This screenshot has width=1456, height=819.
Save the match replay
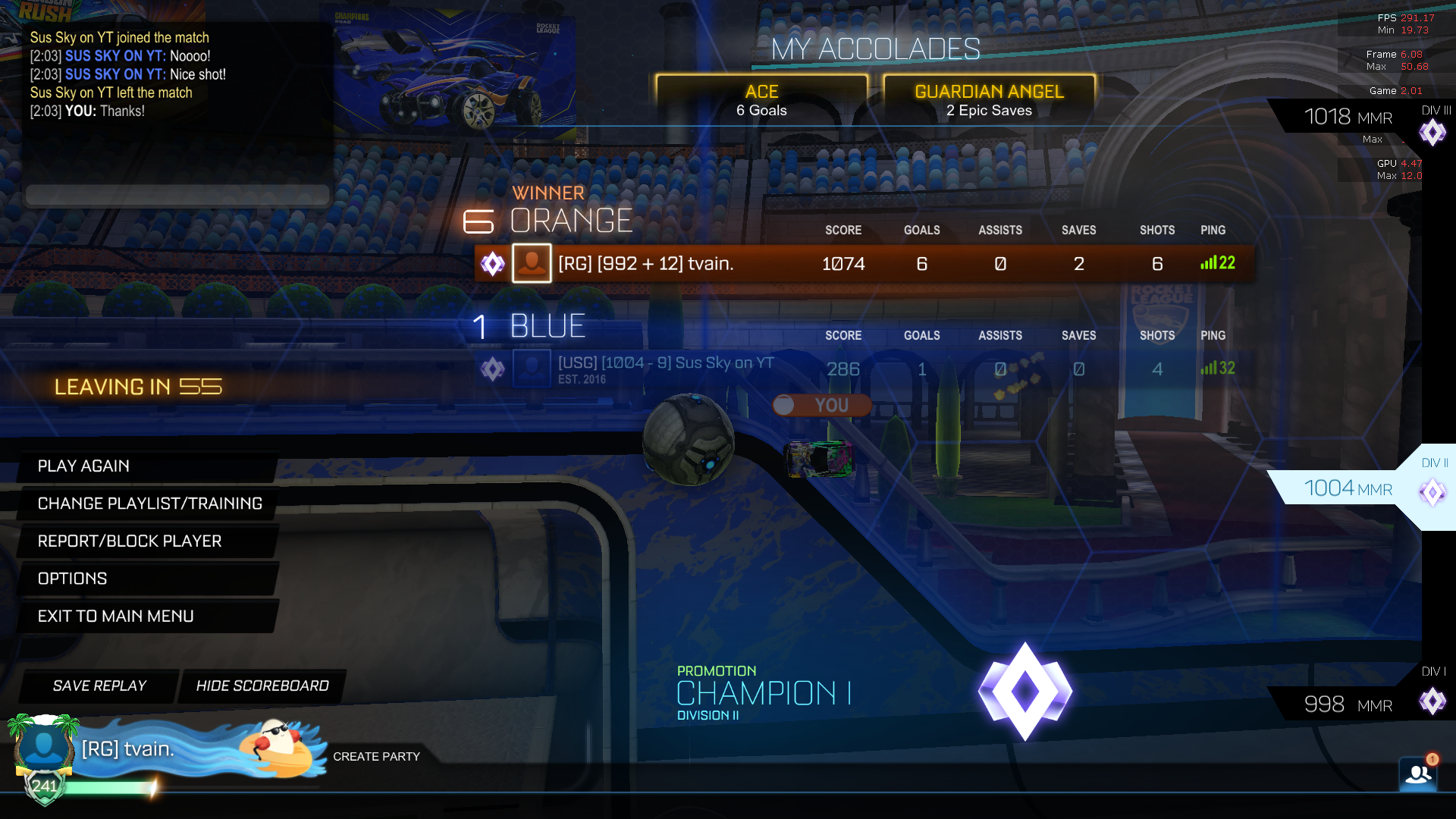(x=99, y=686)
